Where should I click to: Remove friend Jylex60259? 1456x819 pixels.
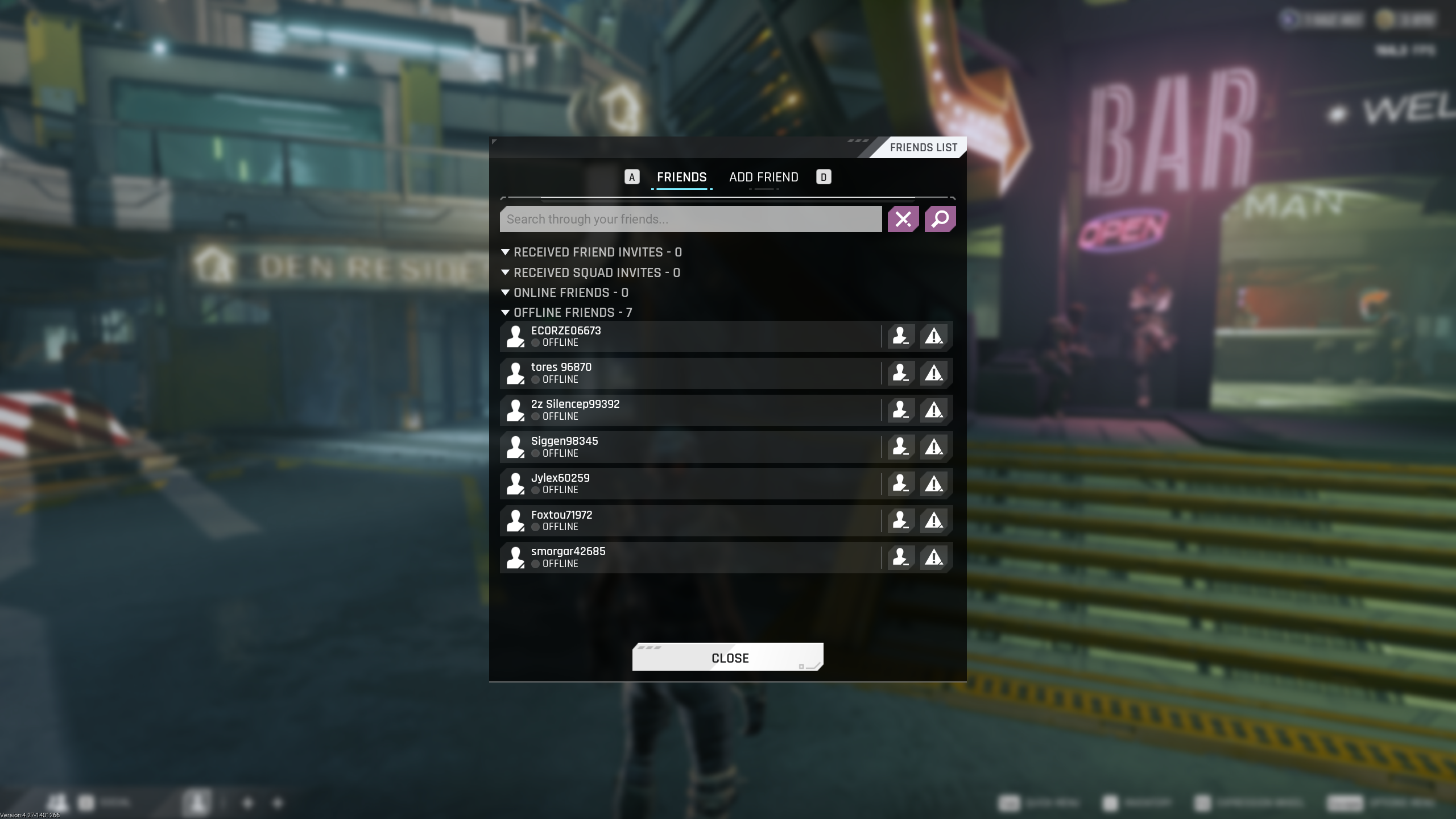pyautogui.click(x=900, y=483)
